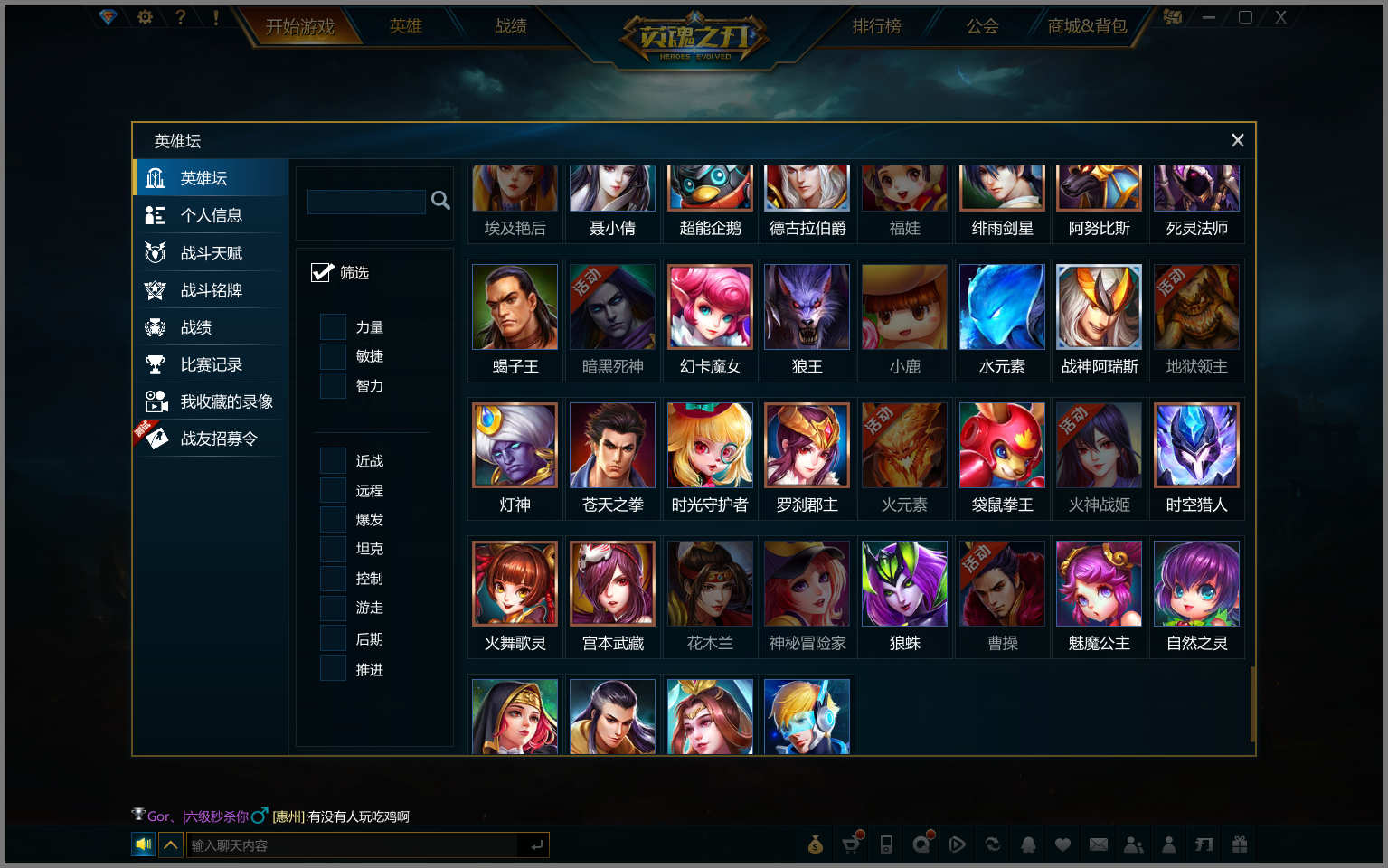Open the 战斗天赋 sidebar entry

[211, 253]
